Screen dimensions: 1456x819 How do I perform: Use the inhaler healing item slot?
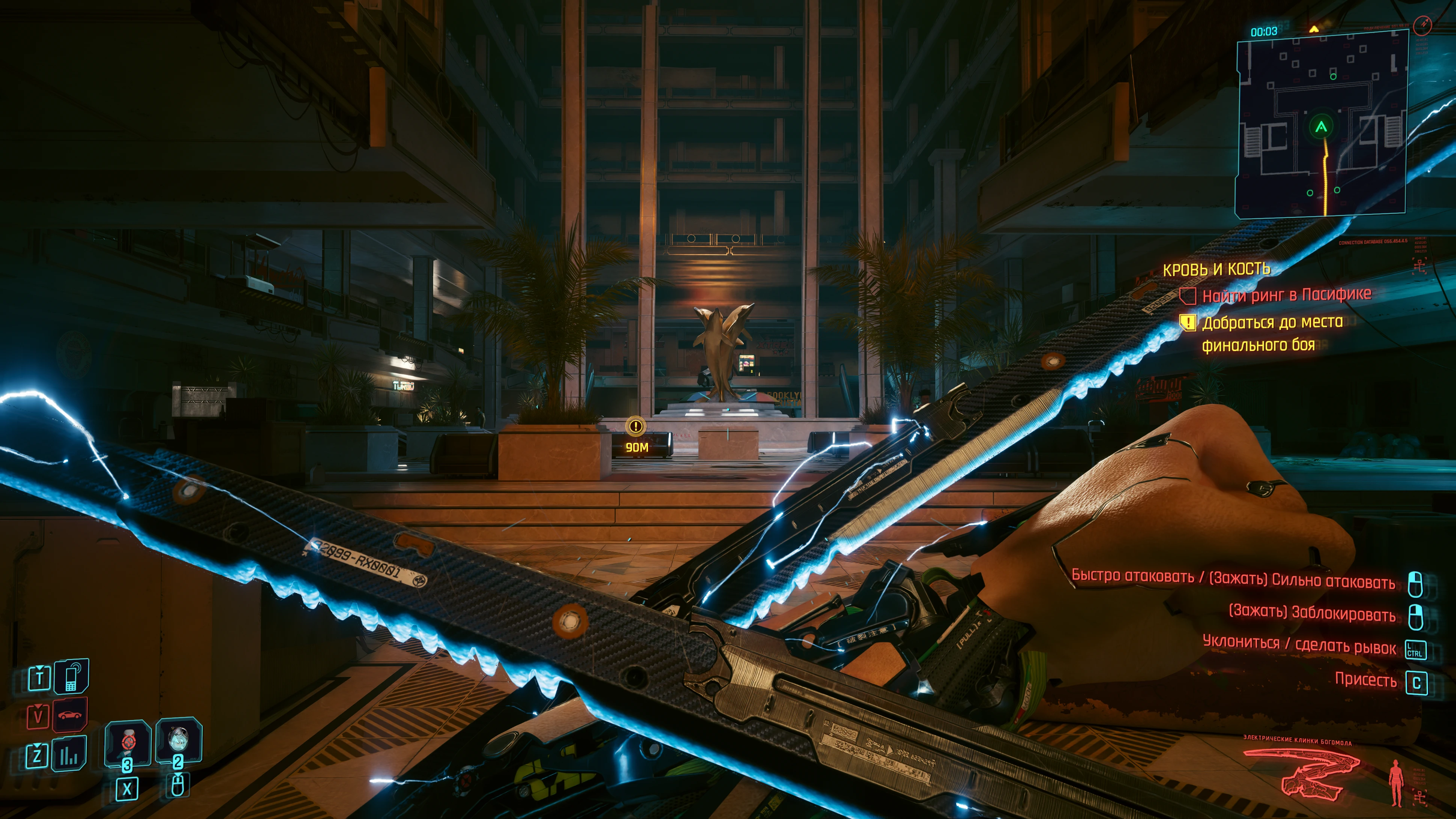coord(128,743)
